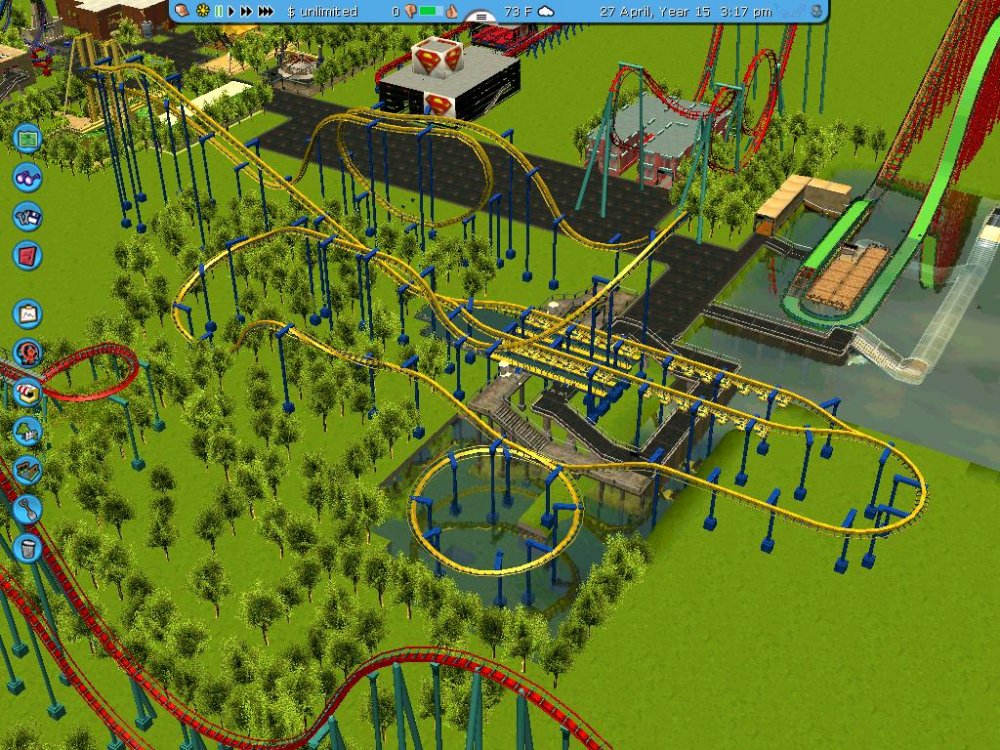This screenshot has width=1000, height=750.
Task: Open the red book scenario icon
Action: (x=27, y=255)
